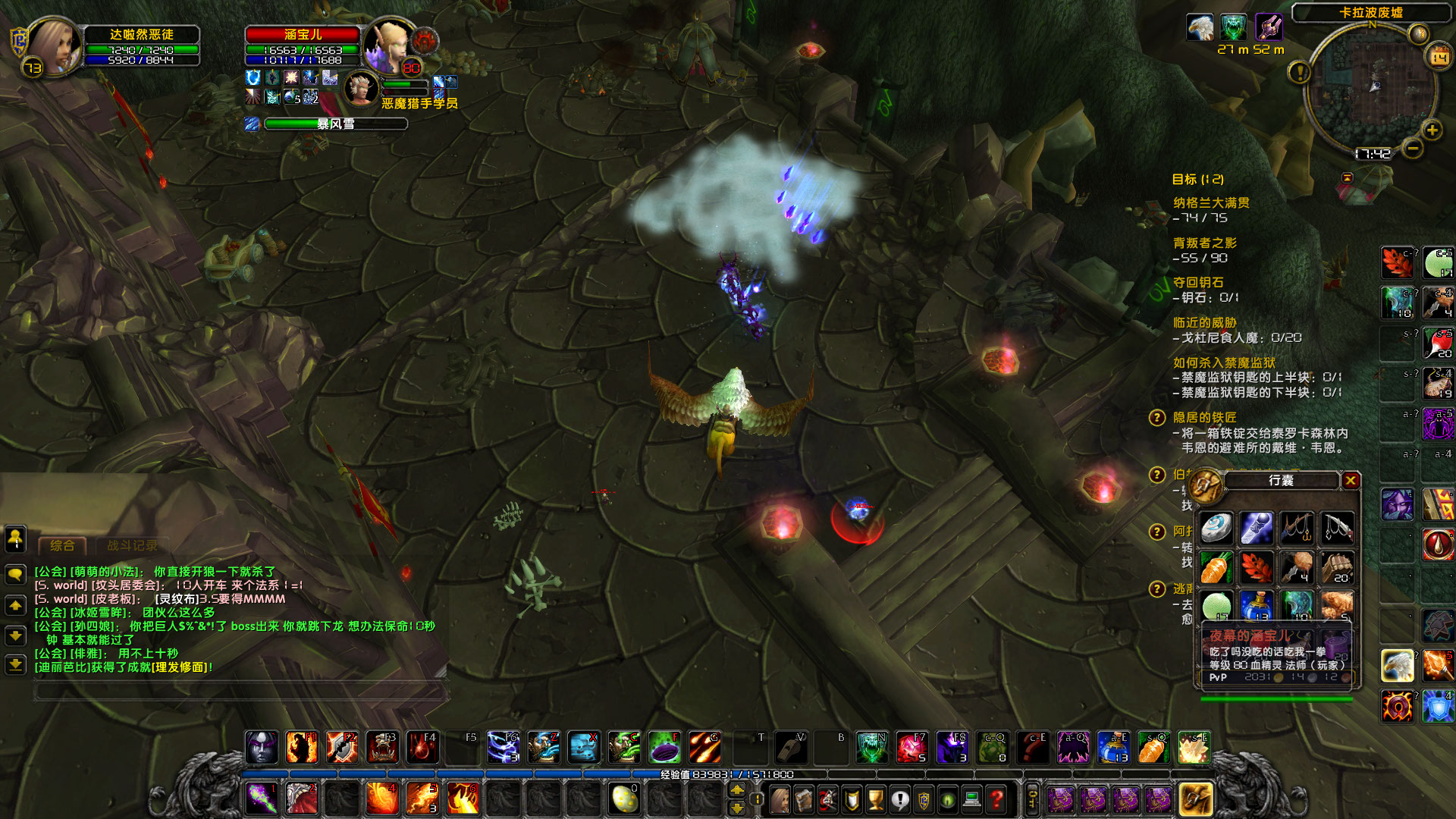
Task: Open the main menu computer icon
Action: [x=971, y=799]
